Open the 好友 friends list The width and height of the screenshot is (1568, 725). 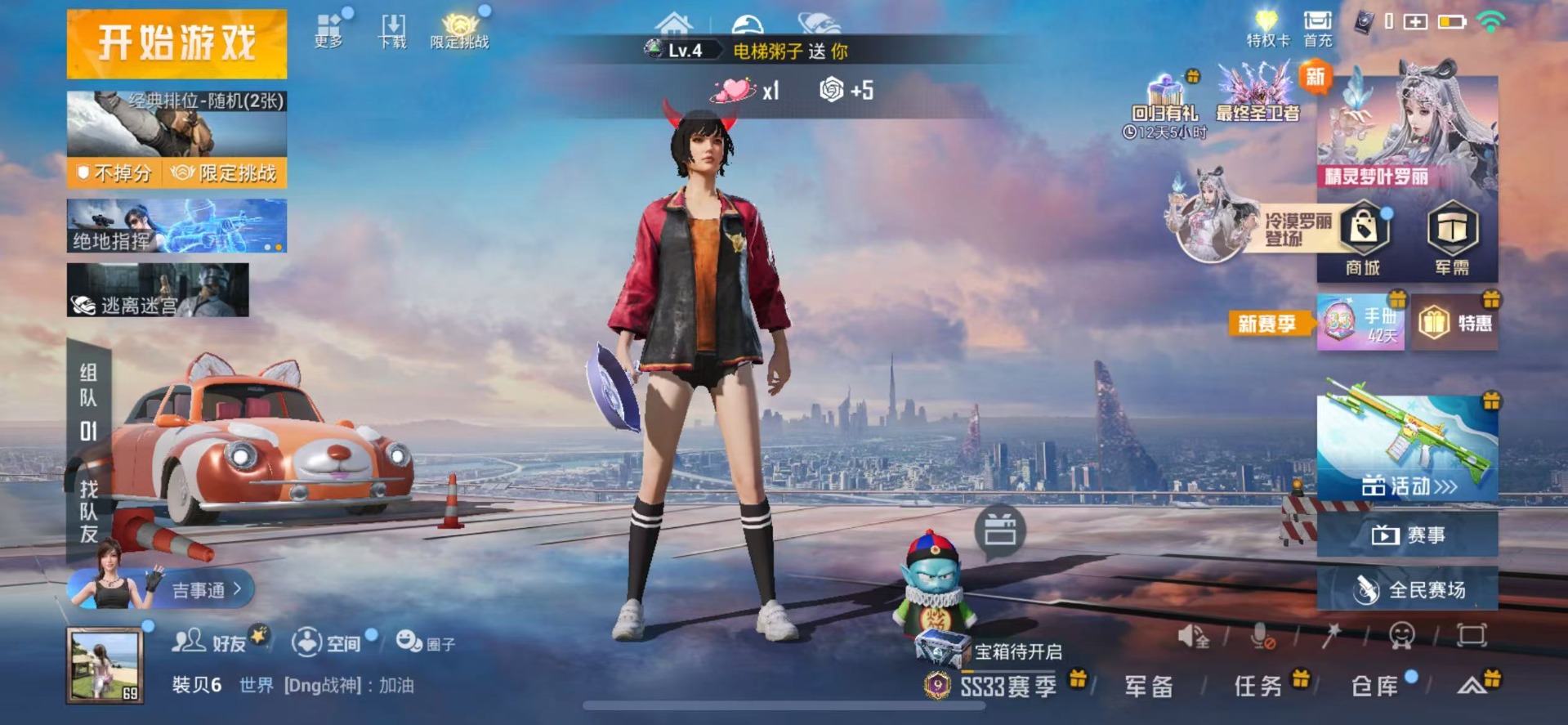211,642
